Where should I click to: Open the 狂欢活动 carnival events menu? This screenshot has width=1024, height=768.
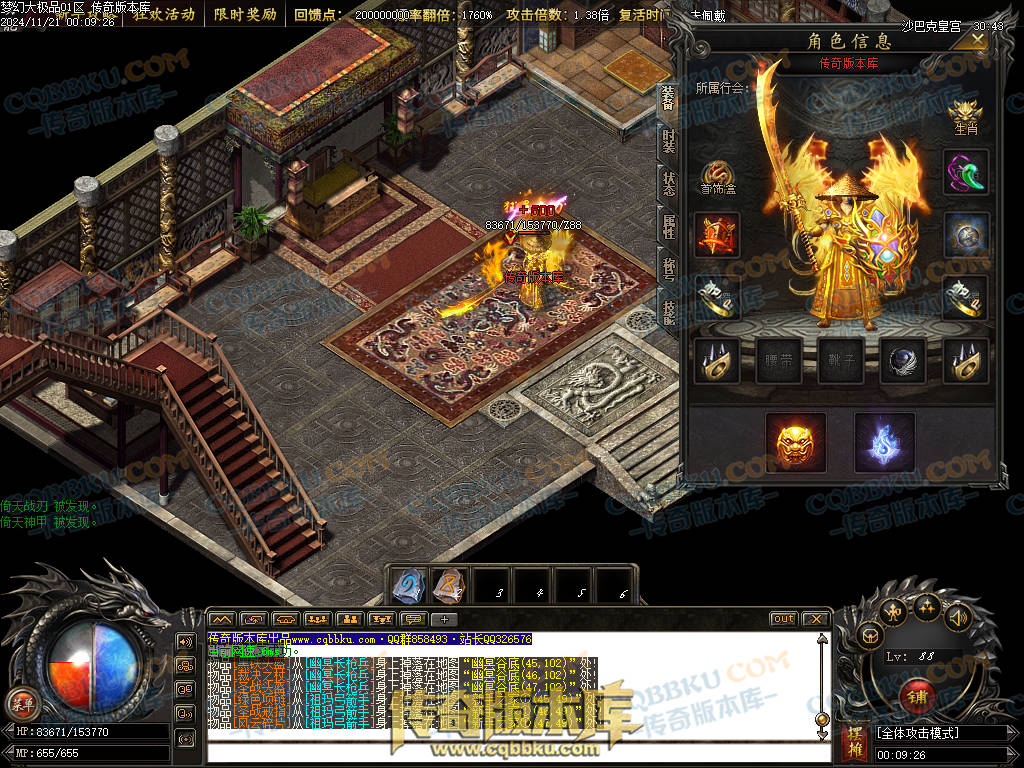point(164,15)
